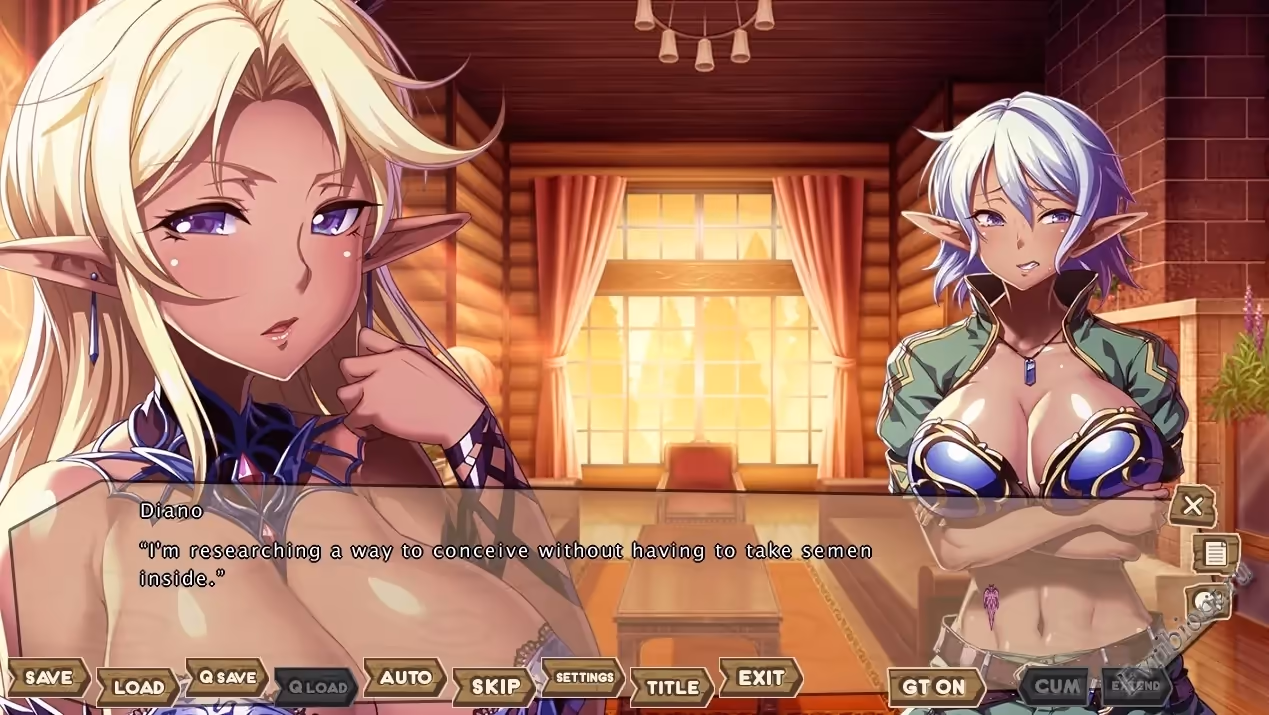Screen dimensions: 1269x715
Task: Return to the Title screen
Action: [672, 687]
